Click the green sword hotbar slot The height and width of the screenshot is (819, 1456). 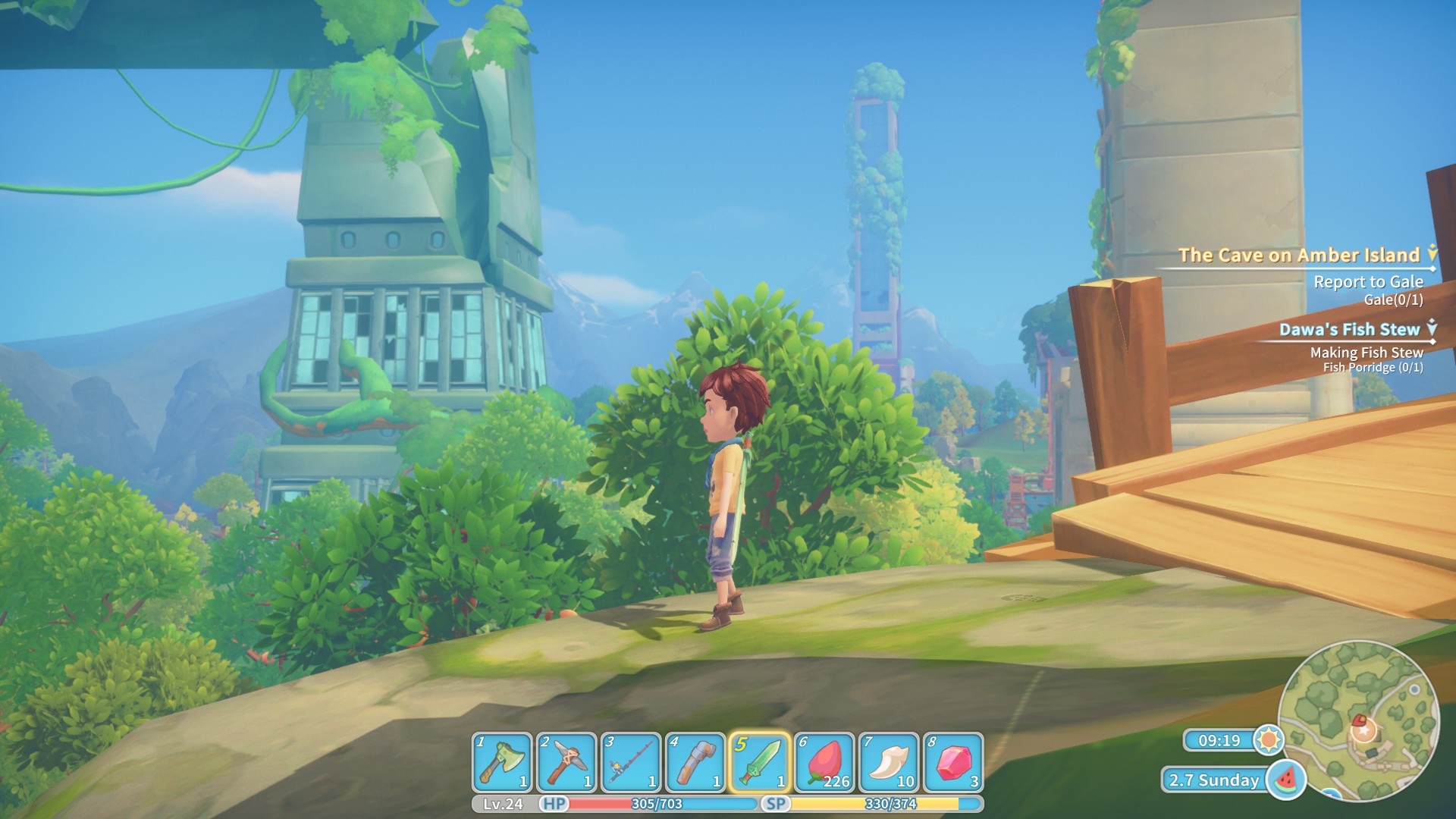(760, 761)
